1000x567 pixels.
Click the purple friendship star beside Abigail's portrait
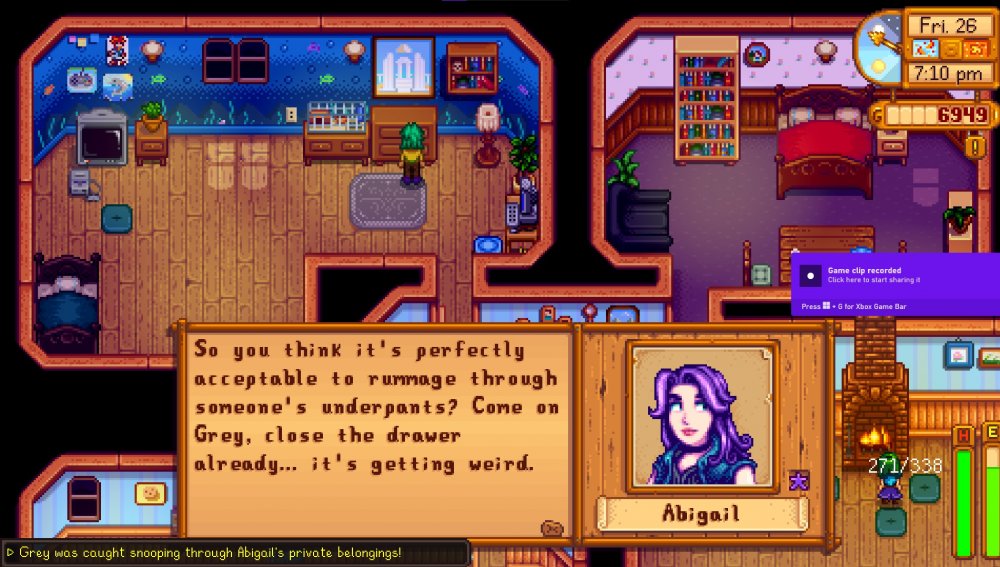(799, 482)
